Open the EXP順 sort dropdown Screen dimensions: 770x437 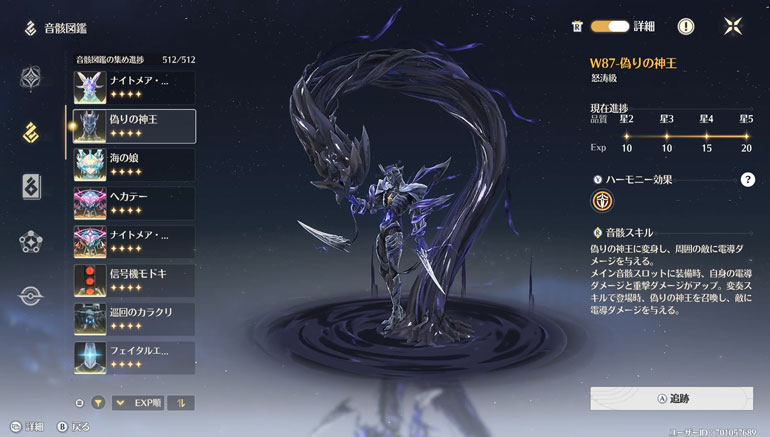click(137, 403)
